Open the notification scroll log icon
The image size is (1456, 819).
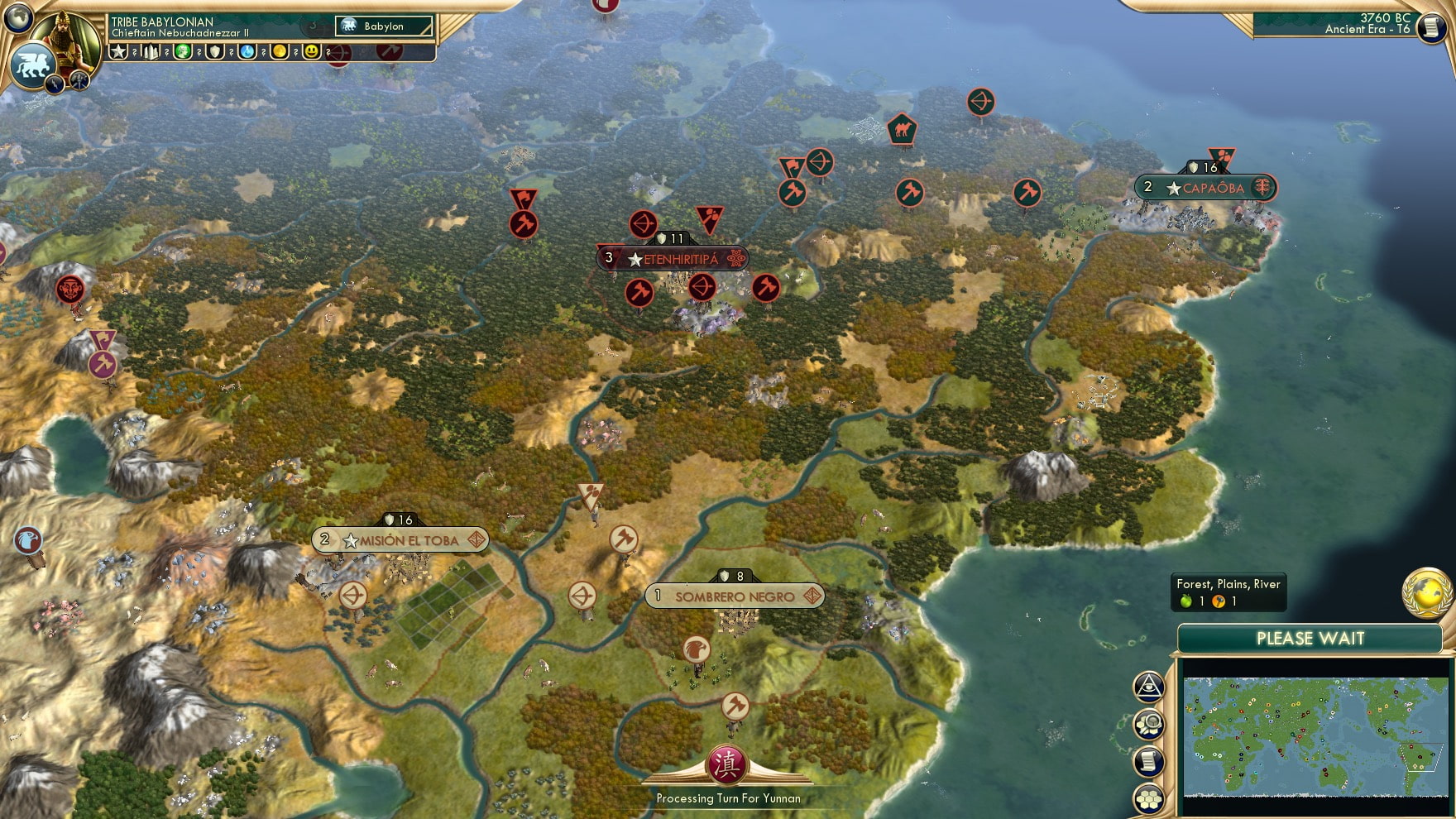1148,761
